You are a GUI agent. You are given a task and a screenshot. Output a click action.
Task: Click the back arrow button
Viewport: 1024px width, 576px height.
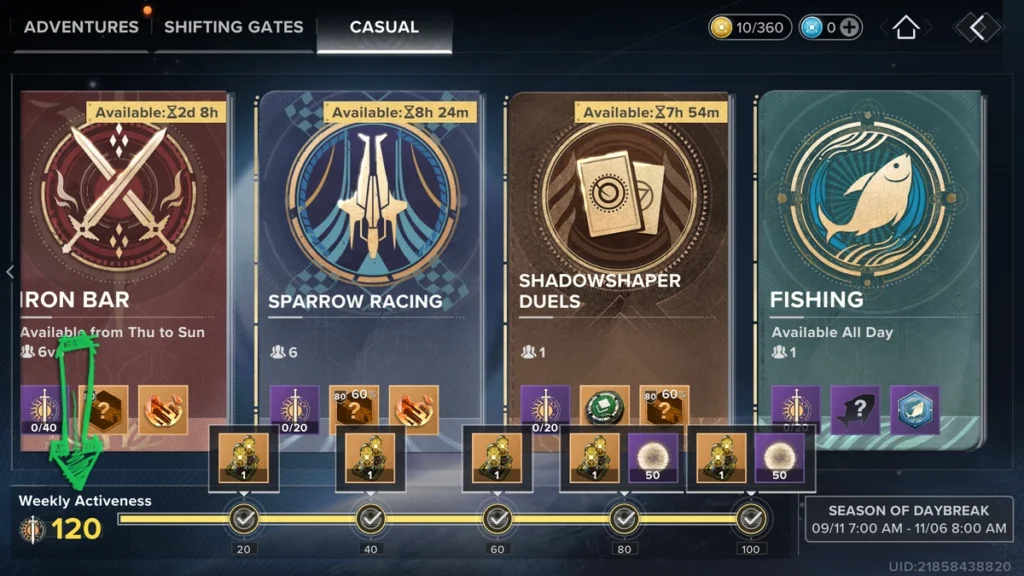click(x=977, y=28)
